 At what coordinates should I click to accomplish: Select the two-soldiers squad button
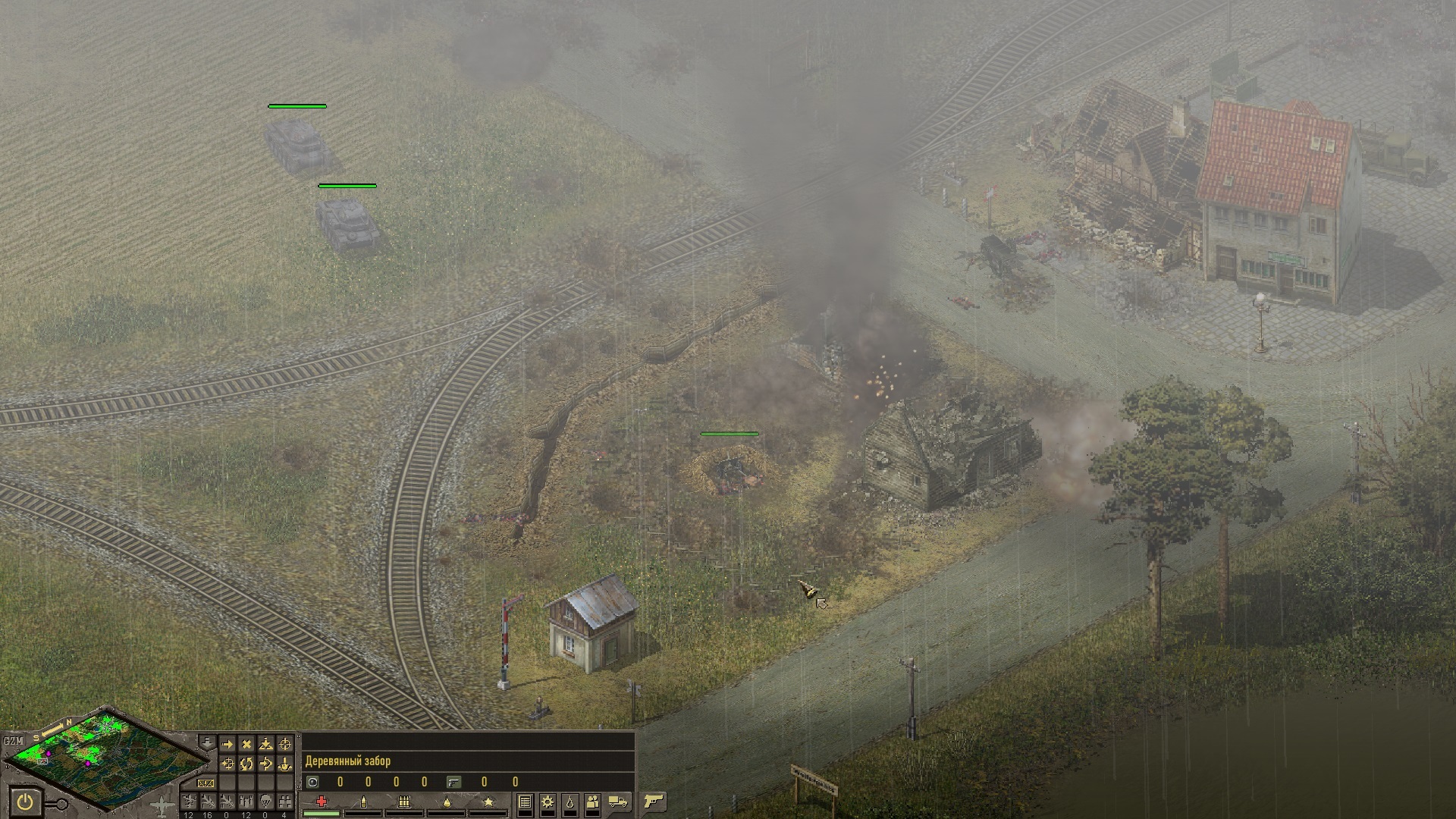pos(594,802)
